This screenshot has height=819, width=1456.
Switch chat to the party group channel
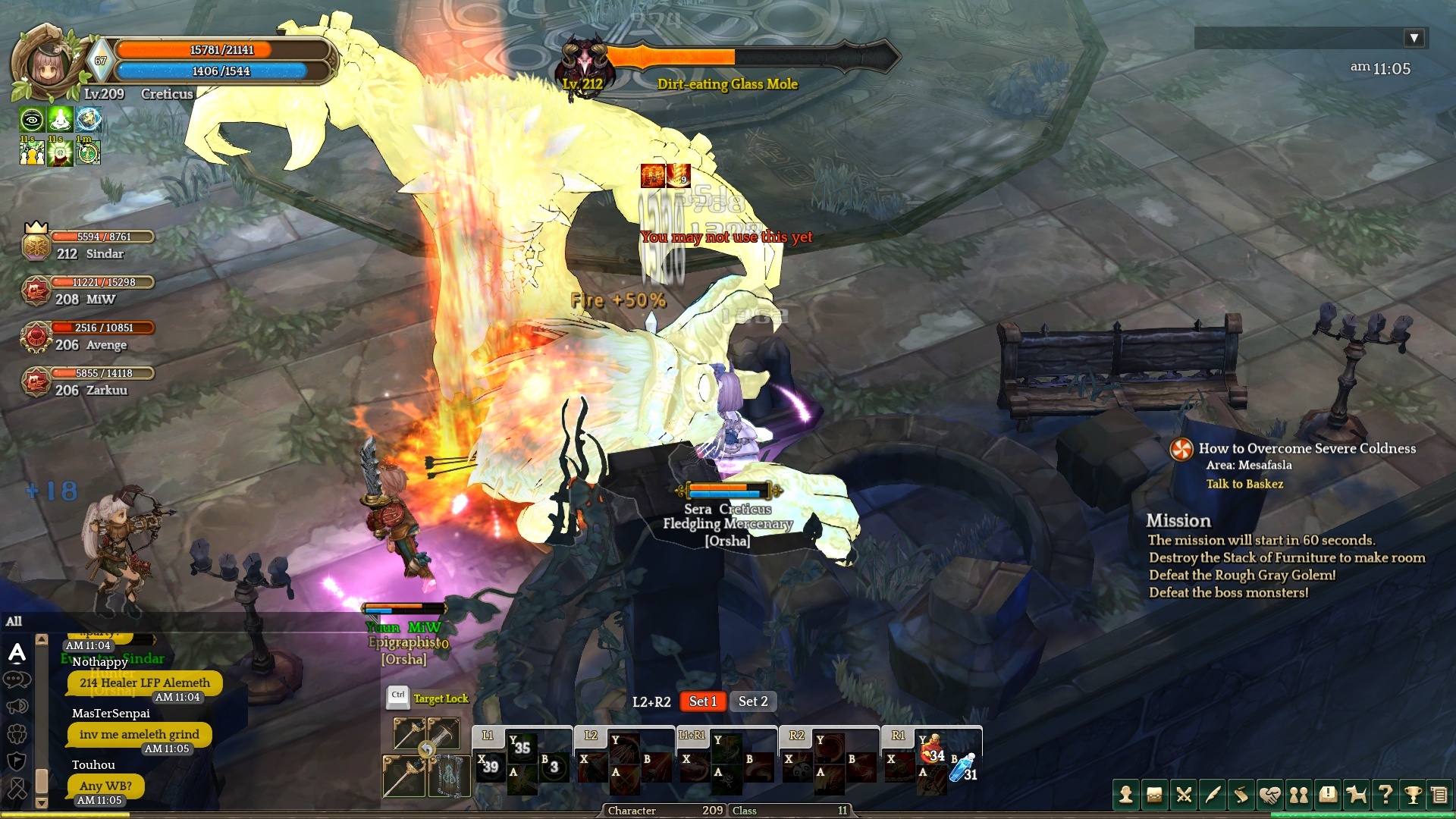click(x=17, y=734)
